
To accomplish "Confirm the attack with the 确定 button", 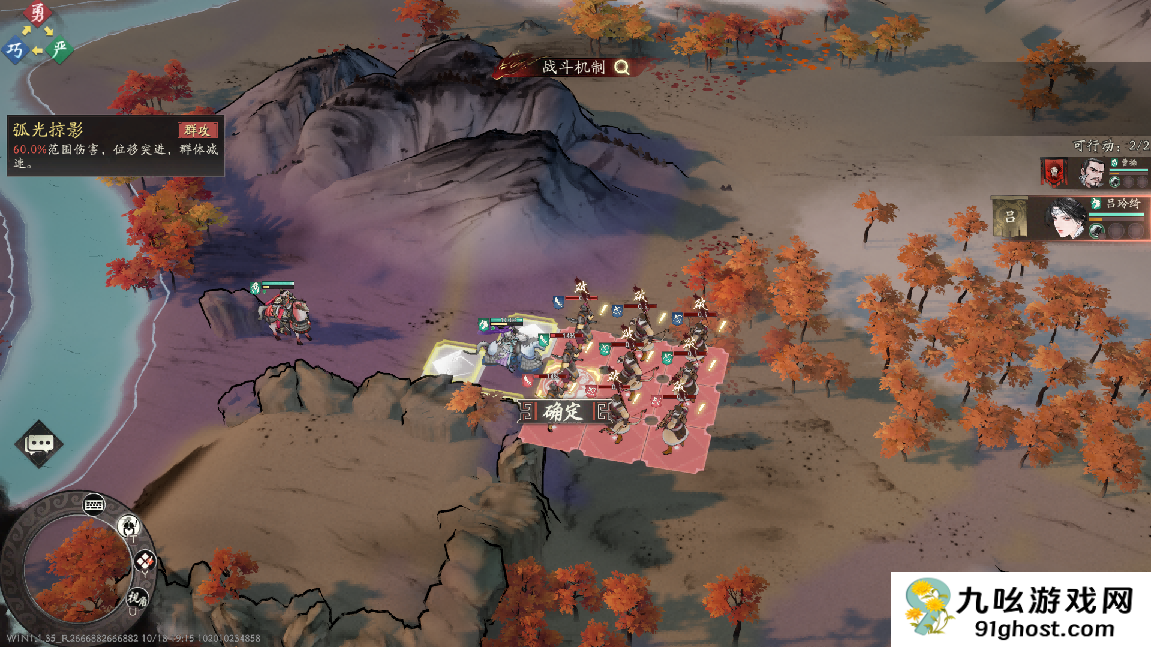I will point(563,411).
